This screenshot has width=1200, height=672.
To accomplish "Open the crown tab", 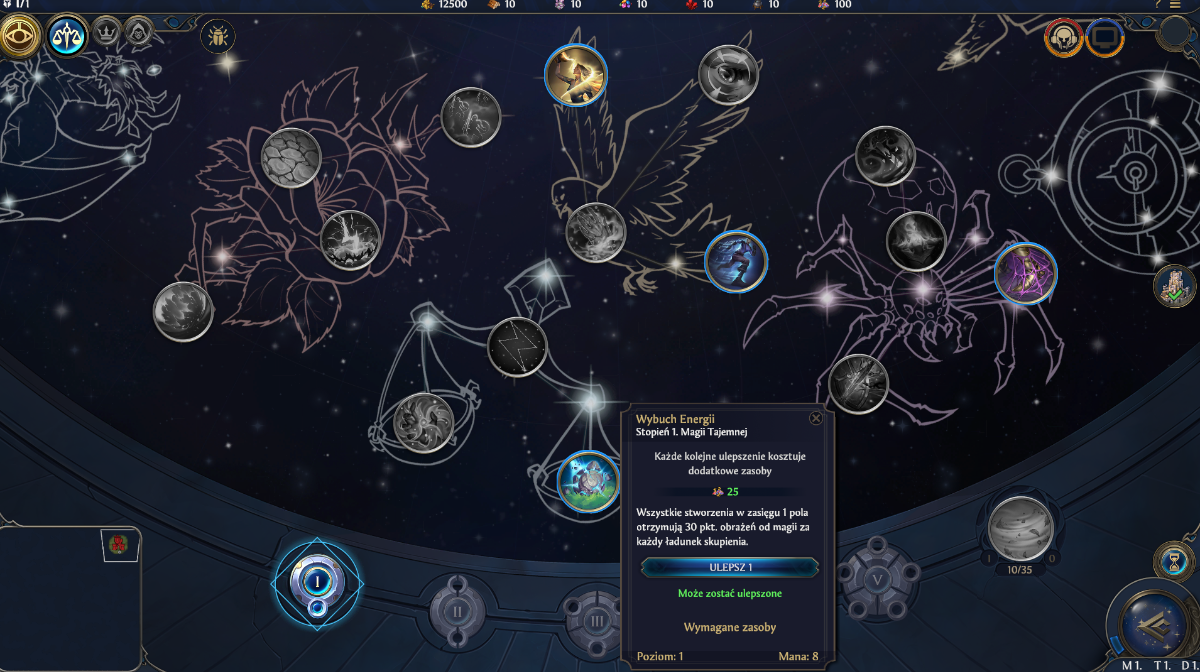I will click(x=106, y=34).
